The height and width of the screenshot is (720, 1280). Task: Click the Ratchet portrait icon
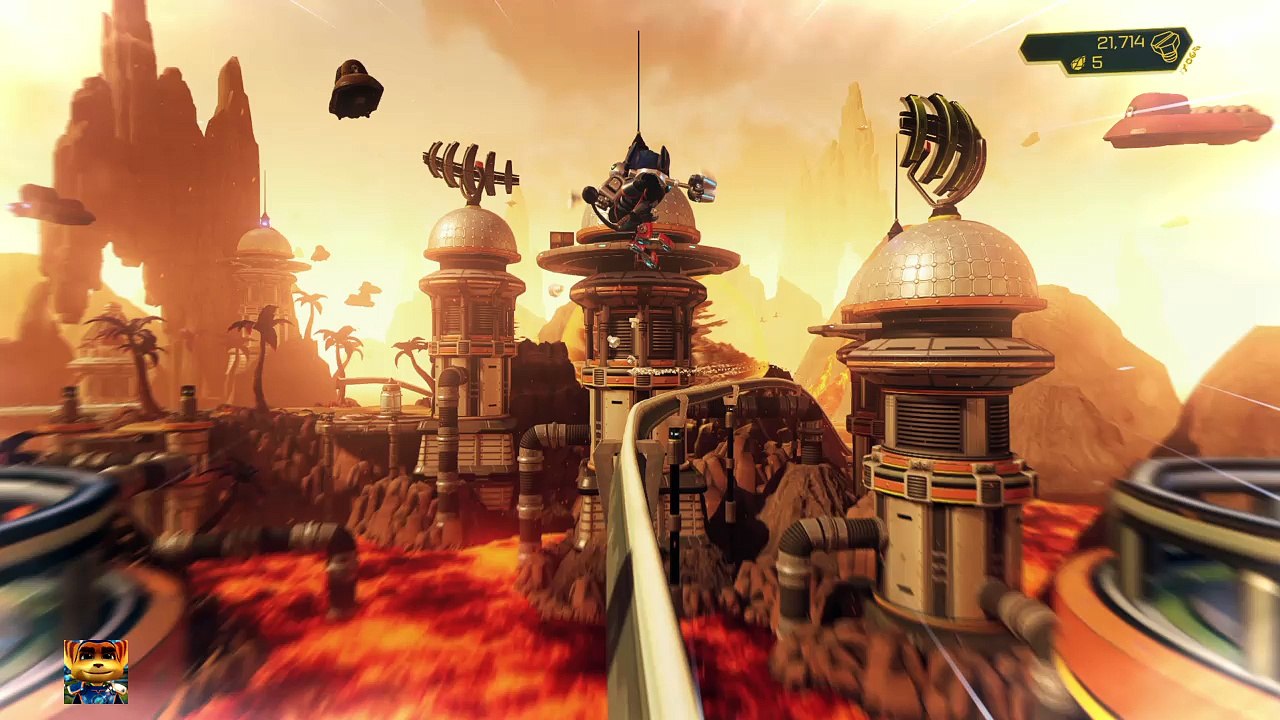pos(96,671)
